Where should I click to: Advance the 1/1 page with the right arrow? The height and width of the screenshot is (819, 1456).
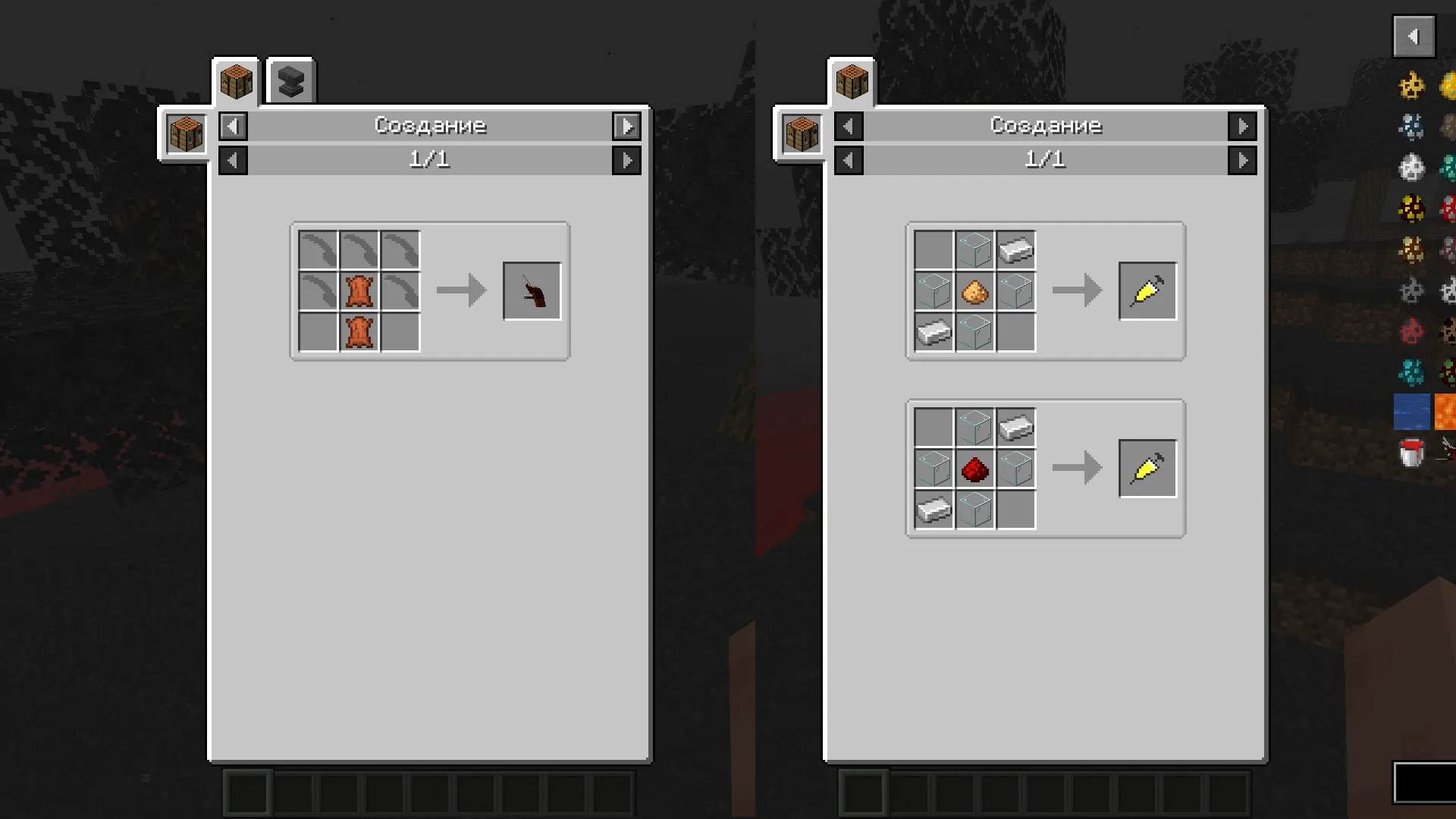[626, 160]
